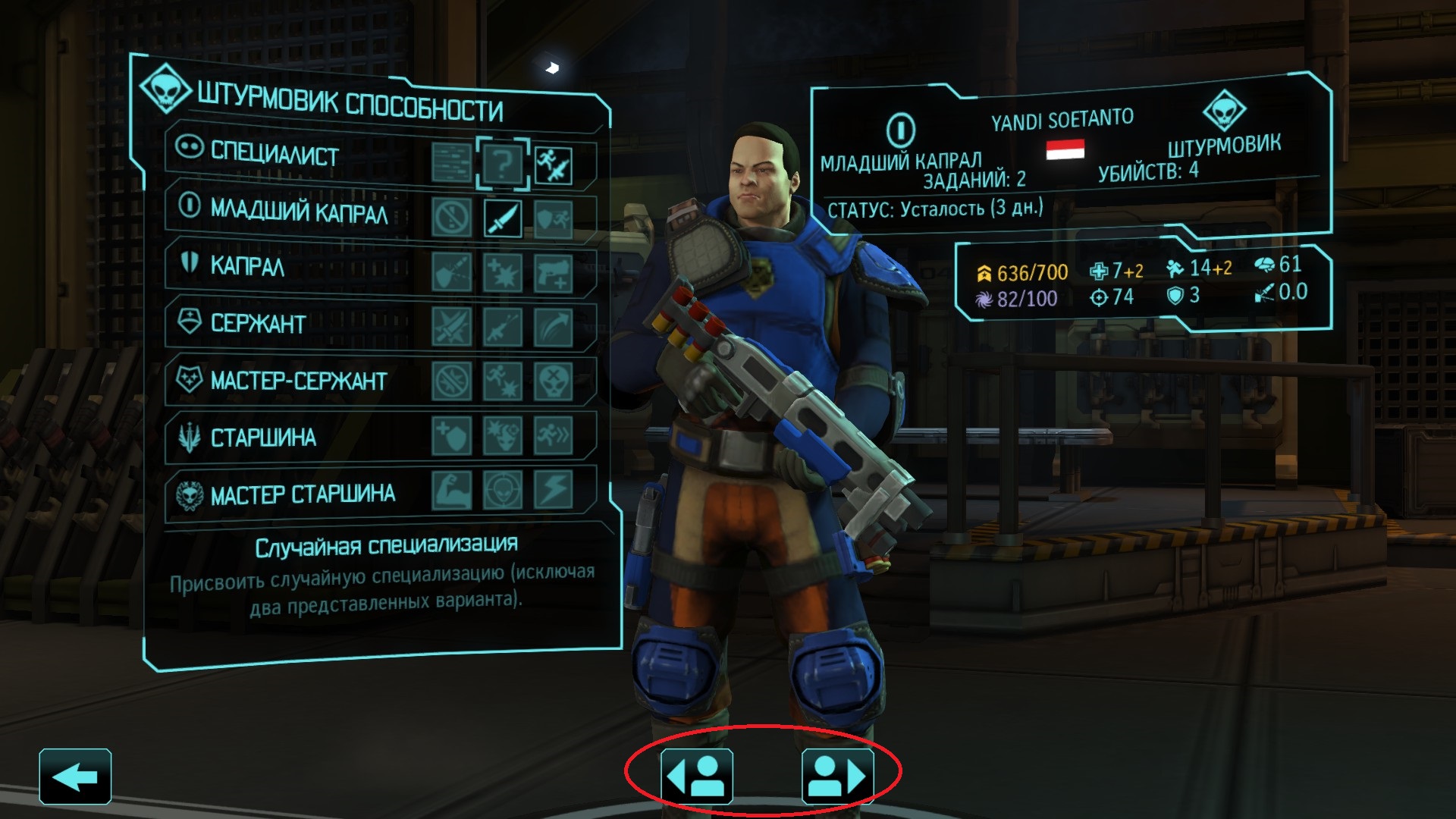Choose the alien skull with X perk
Screen dimensions: 1456x819
click(x=554, y=381)
